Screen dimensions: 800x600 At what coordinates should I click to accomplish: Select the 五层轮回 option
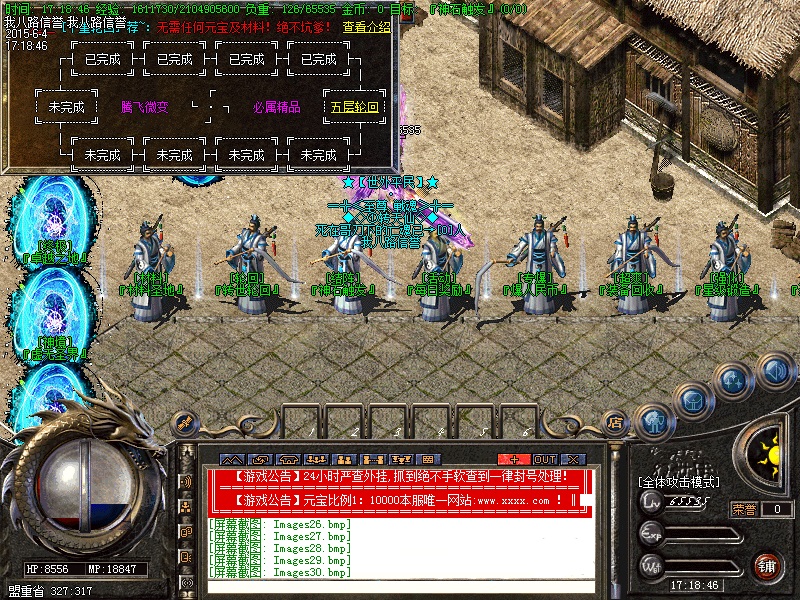pos(354,107)
